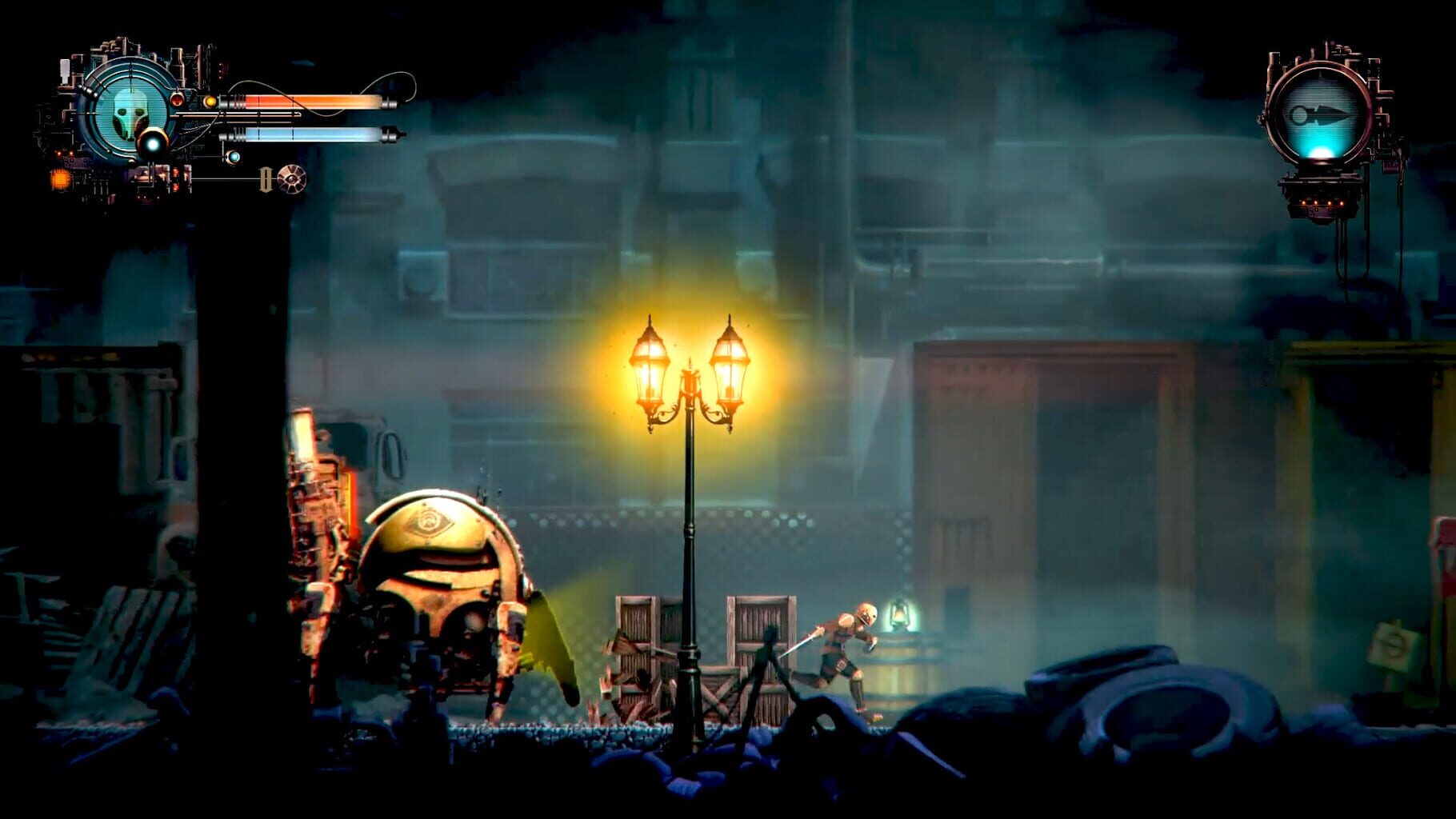Click the glowing teal orb on the portrait frame
The height and width of the screenshot is (819, 1456).
pyautogui.click(x=152, y=142)
